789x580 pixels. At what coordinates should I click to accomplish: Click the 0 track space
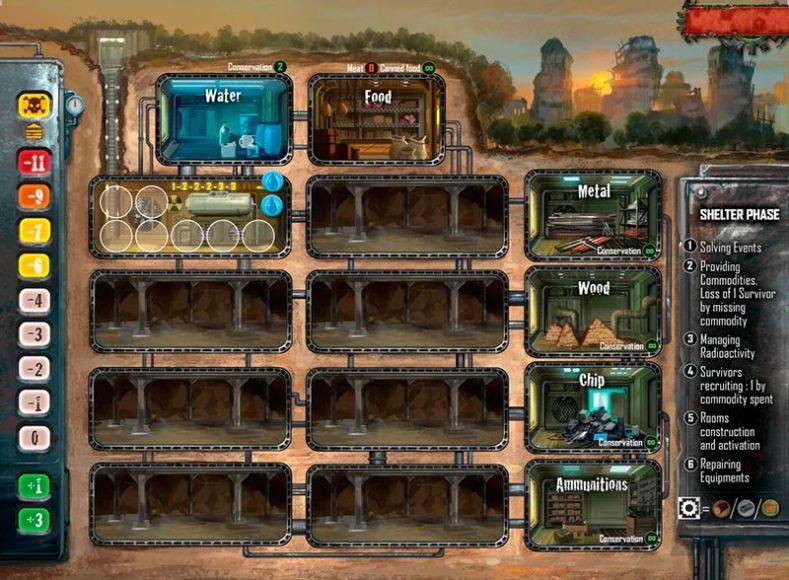point(35,438)
